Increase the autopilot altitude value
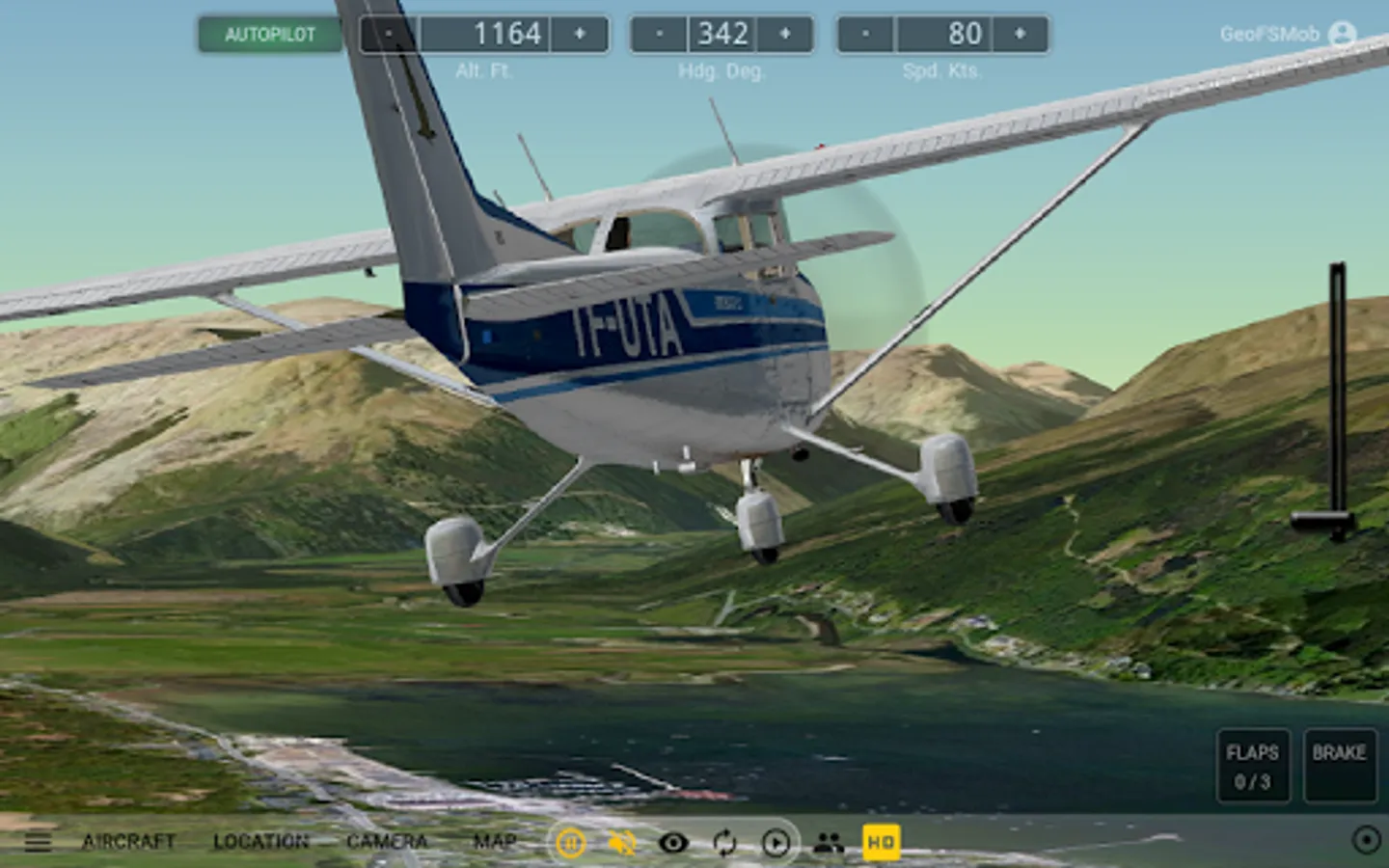This screenshot has height=868, width=1389. point(580,34)
